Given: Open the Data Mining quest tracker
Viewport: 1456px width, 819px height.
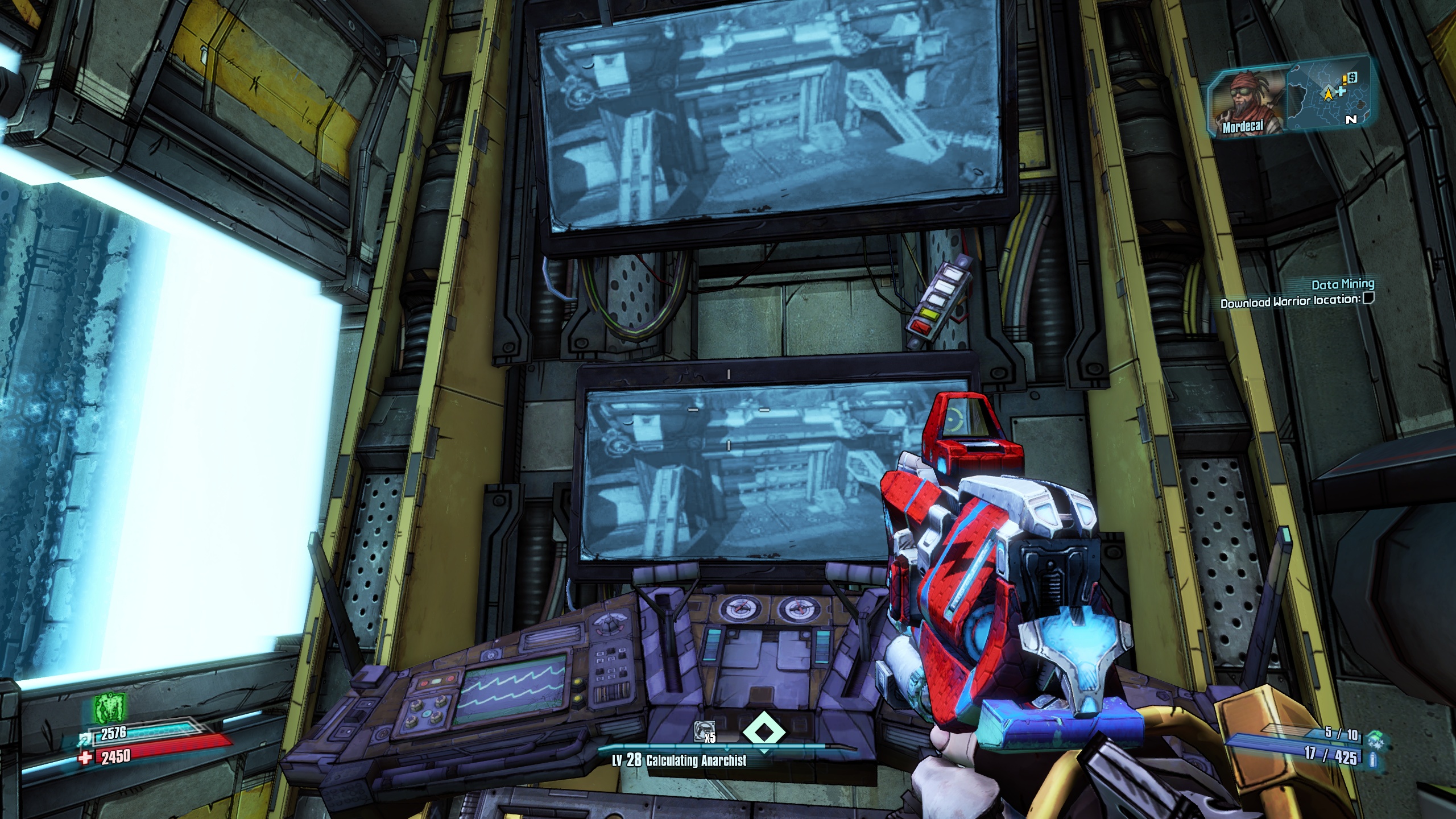Looking at the screenshot, I should click(1342, 284).
